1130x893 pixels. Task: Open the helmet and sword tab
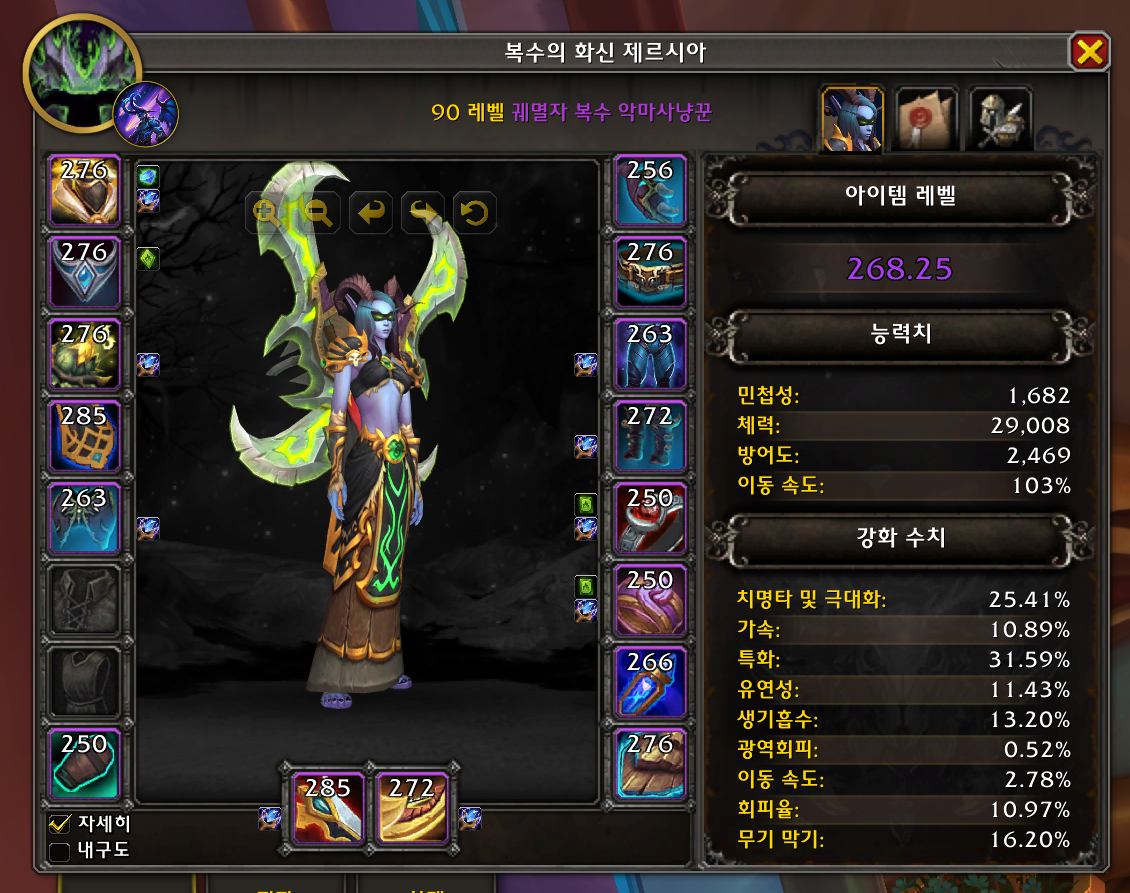coord(1000,119)
